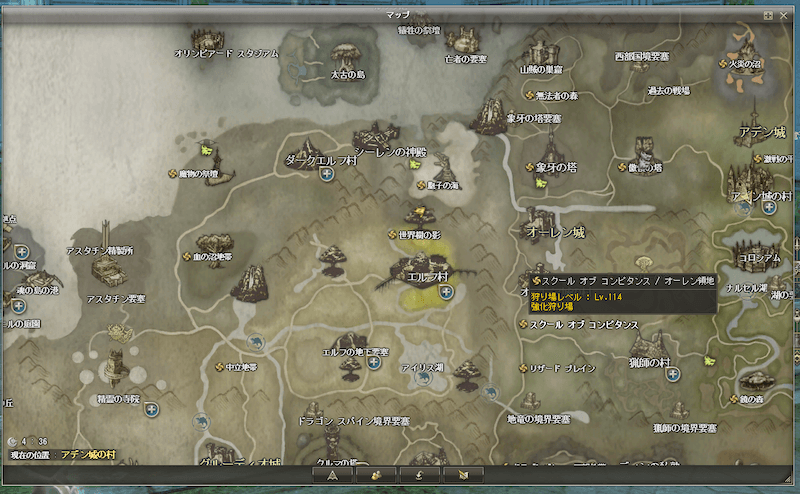Select the Forest of Outlaws marker
This screenshot has height=494, width=800.
tap(530, 96)
